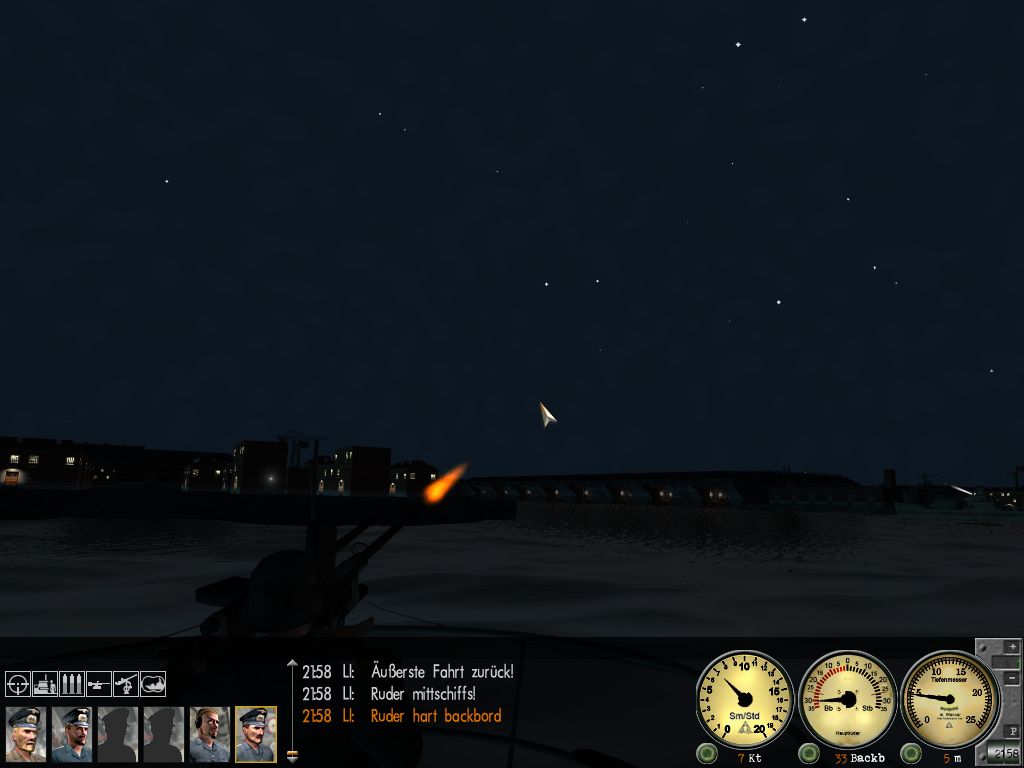
Task: Switch to the deck gun station
Action: pyautogui.click(x=99, y=684)
